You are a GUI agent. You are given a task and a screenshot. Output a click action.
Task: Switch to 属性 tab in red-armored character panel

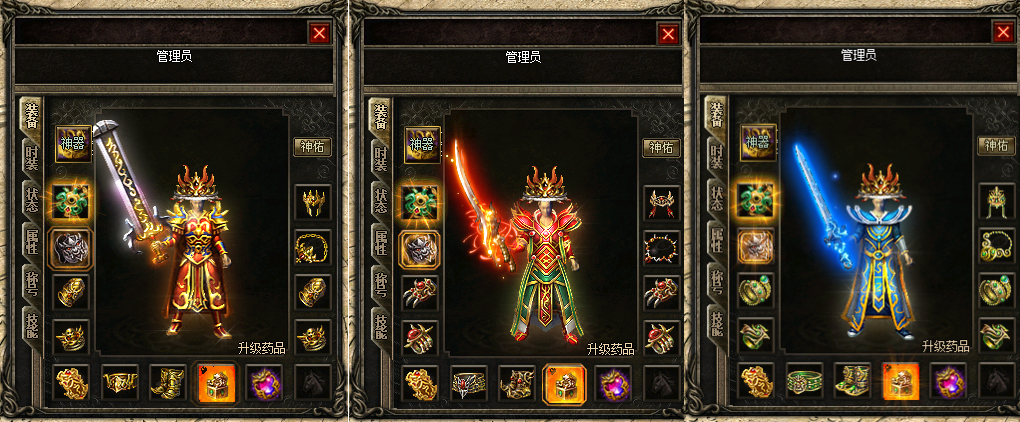coord(380,241)
